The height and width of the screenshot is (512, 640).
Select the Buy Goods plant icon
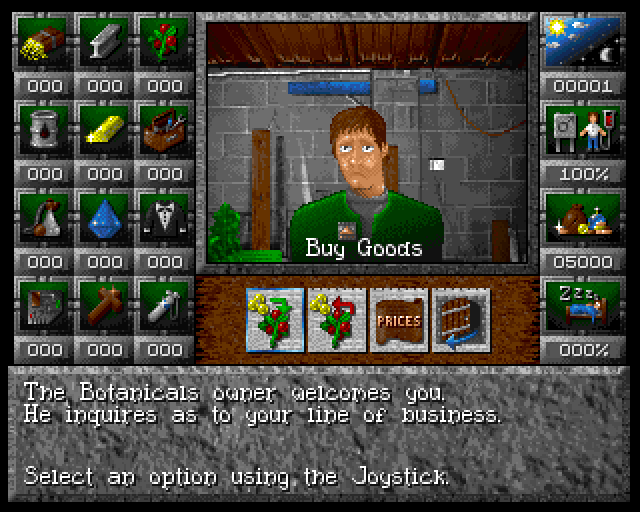pyautogui.click(x=276, y=319)
